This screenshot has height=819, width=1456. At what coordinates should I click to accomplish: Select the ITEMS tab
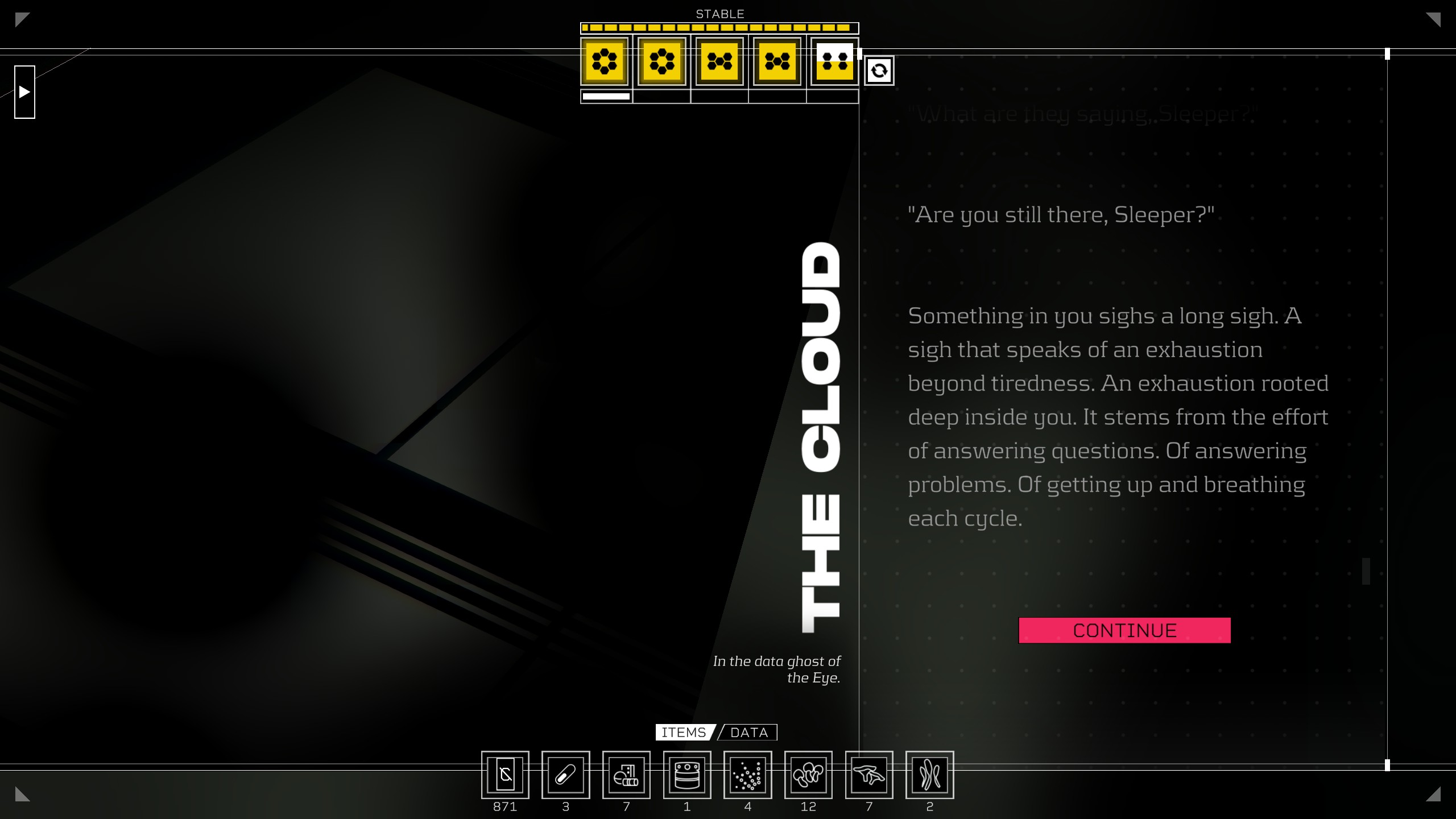684,733
